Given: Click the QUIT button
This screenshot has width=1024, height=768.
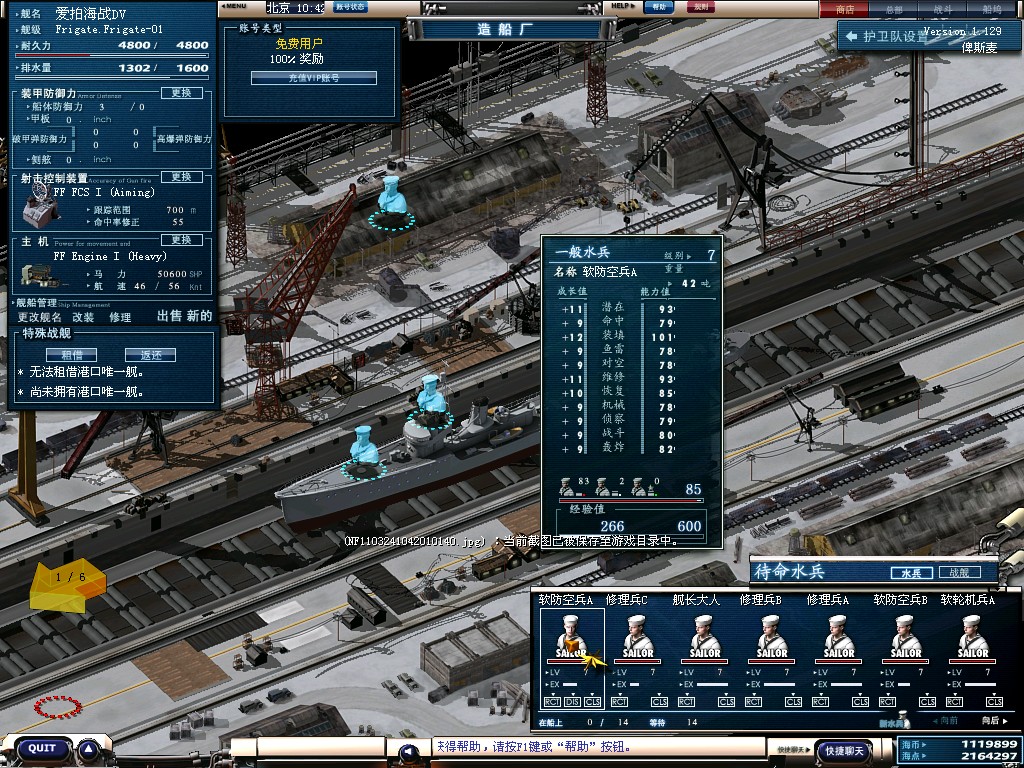Looking at the screenshot, I should point(42,748).
